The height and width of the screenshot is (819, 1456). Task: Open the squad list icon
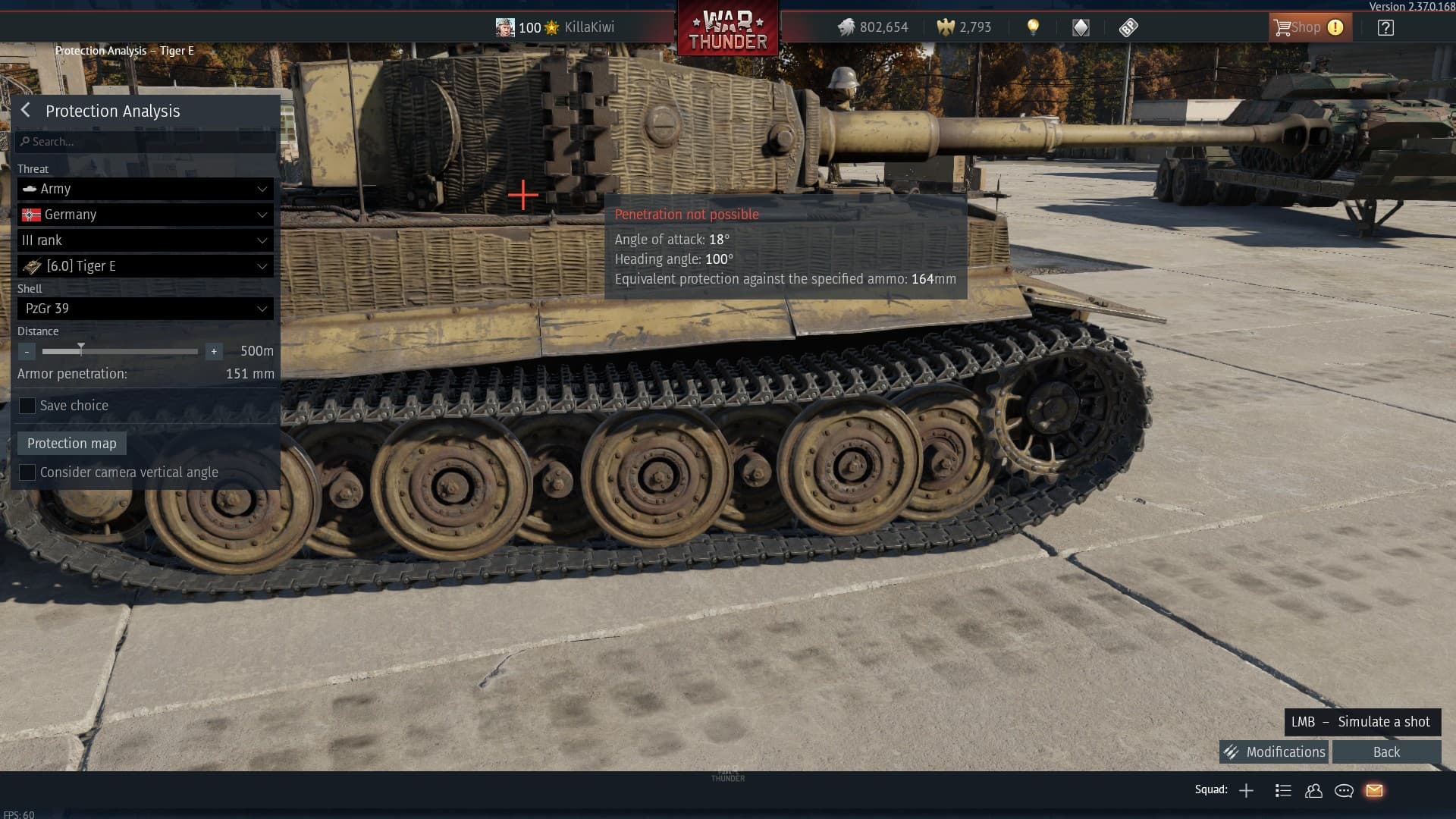(x=1283, y=790)
